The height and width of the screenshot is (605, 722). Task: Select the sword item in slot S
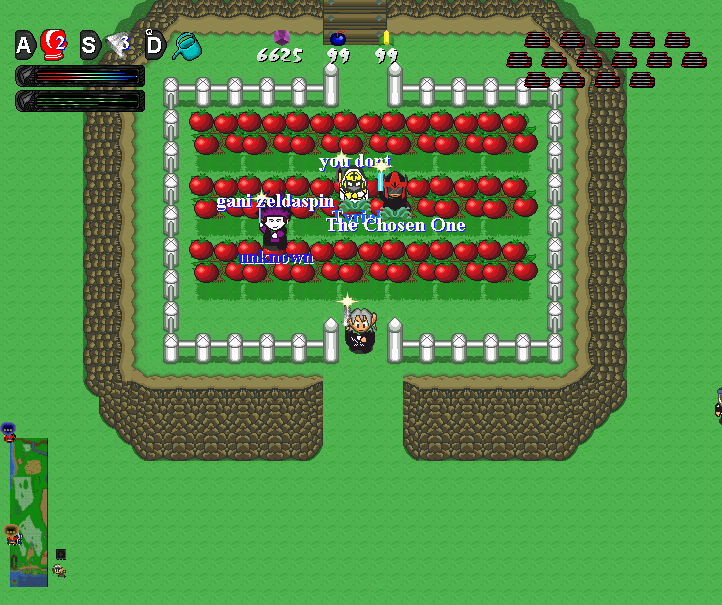pyautogui.click(x=119, y=44)
